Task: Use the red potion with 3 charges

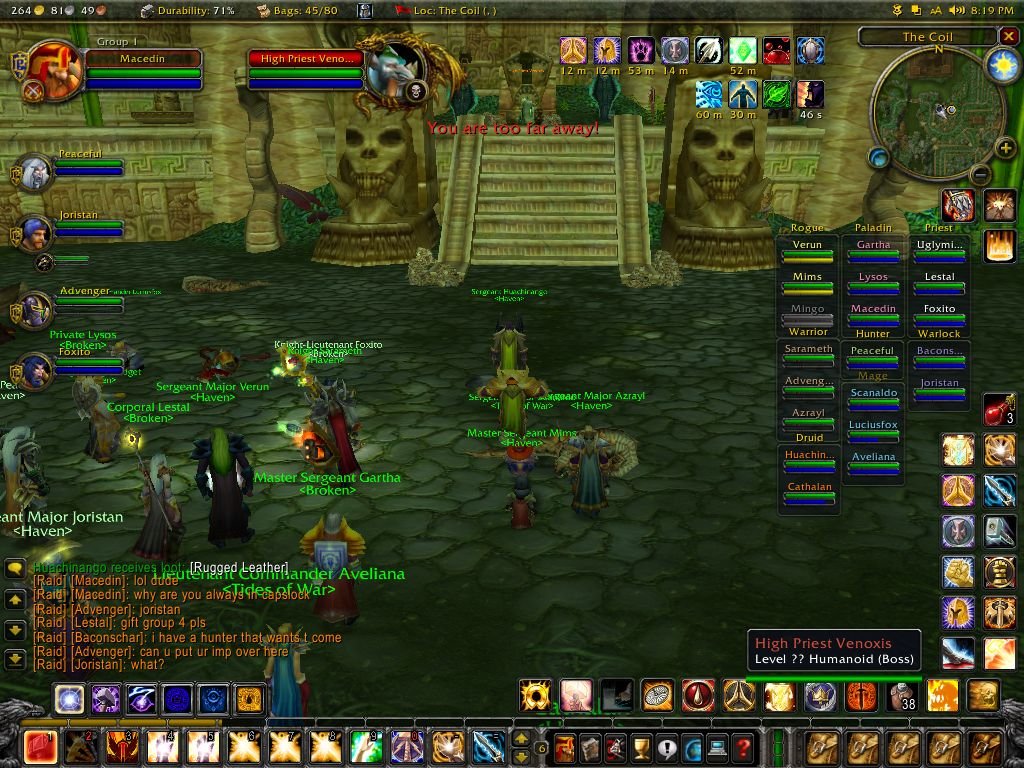Action: [999, 409]
